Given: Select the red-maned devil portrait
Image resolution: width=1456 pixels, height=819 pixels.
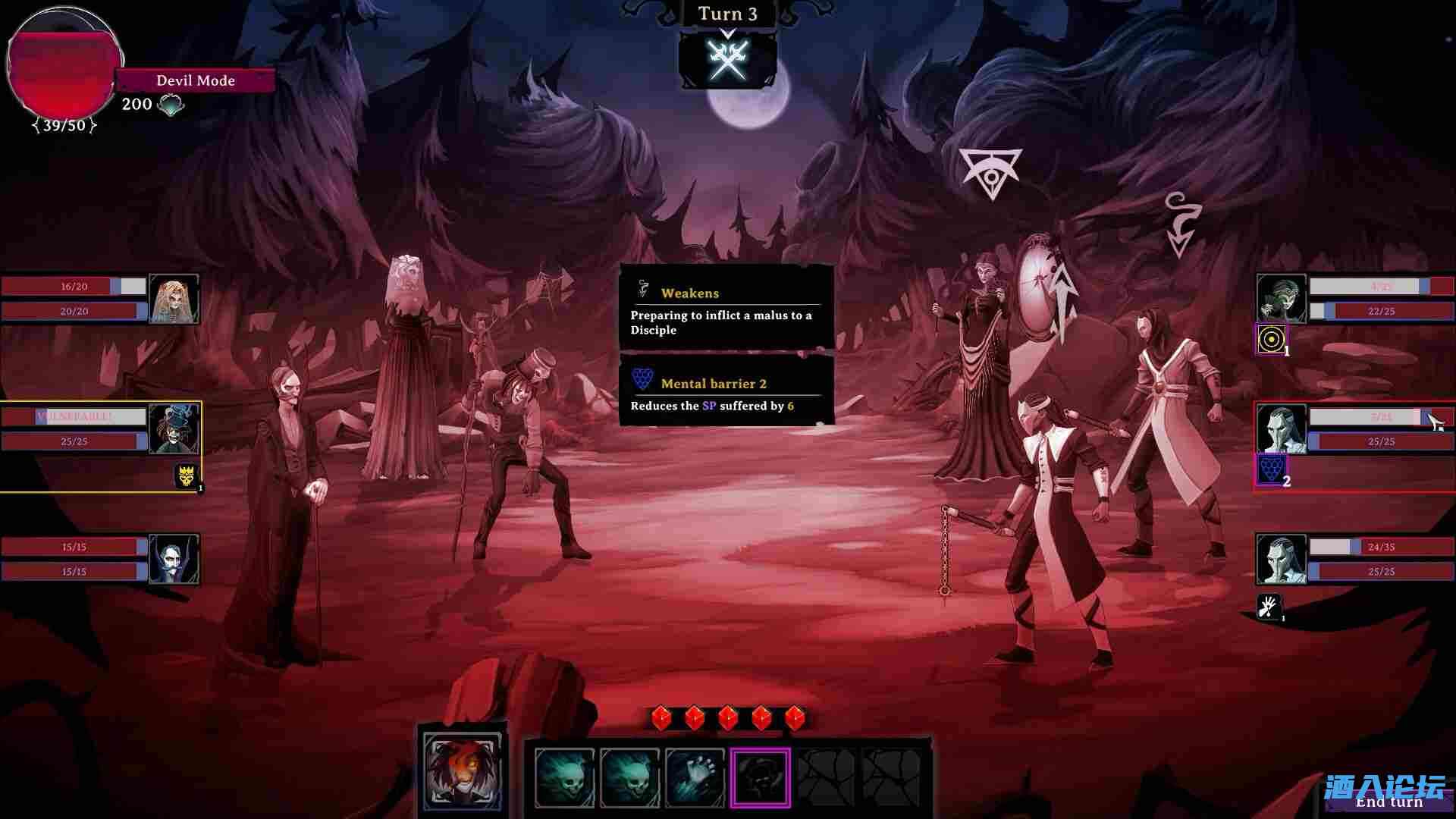Looking at the screenshot, I should (x=463, y=772).
